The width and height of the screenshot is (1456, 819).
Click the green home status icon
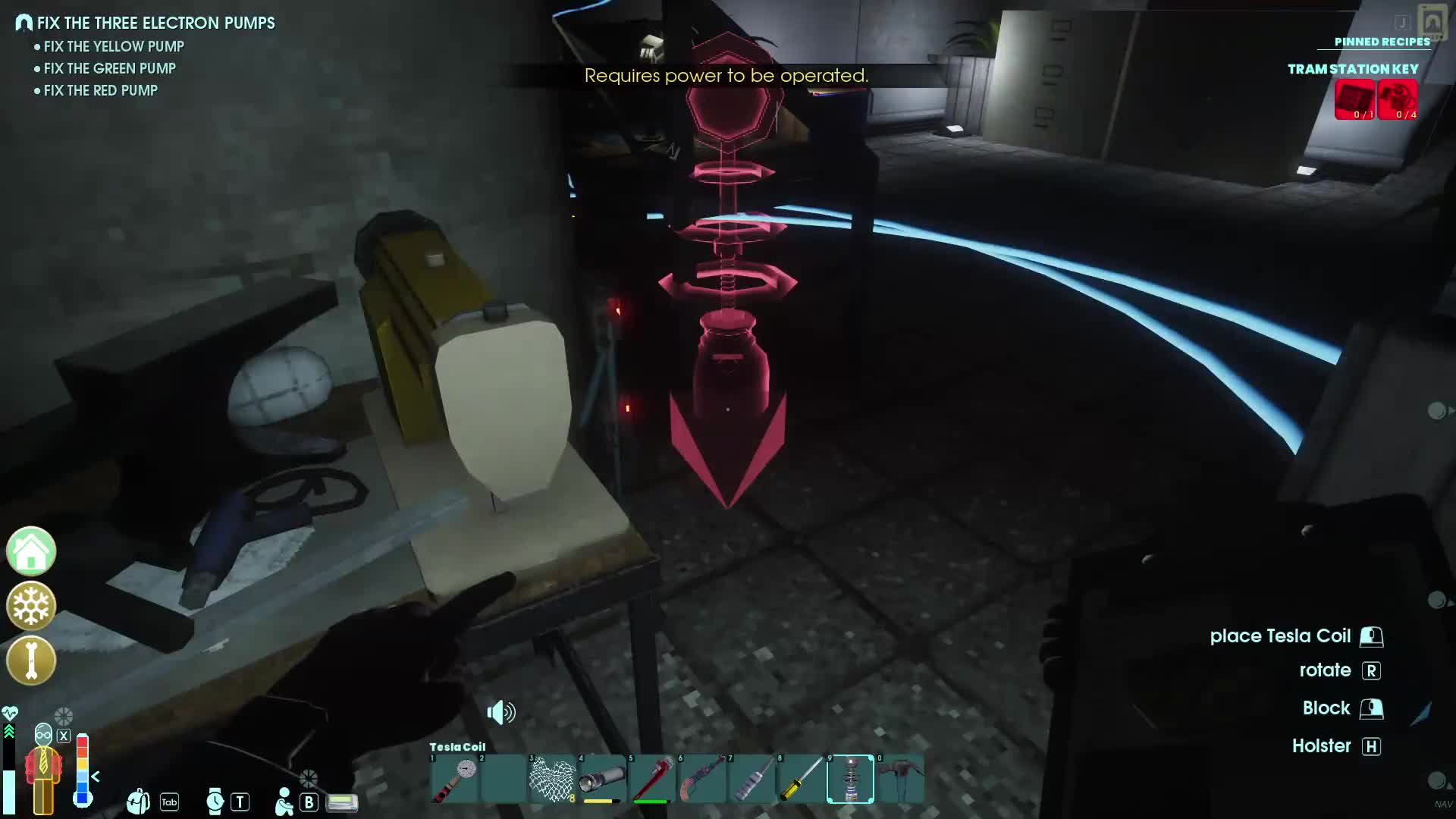click(x=31, y=551)
